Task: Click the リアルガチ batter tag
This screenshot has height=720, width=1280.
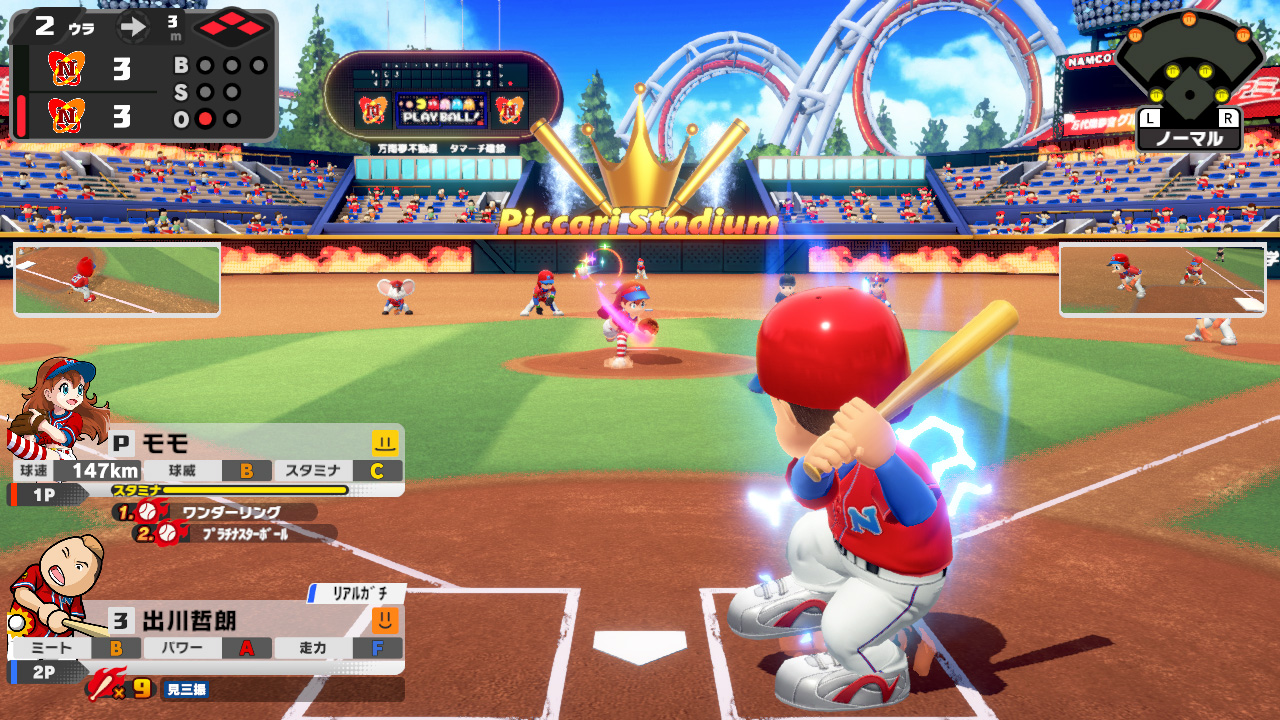Action: [x=356, y=594]
